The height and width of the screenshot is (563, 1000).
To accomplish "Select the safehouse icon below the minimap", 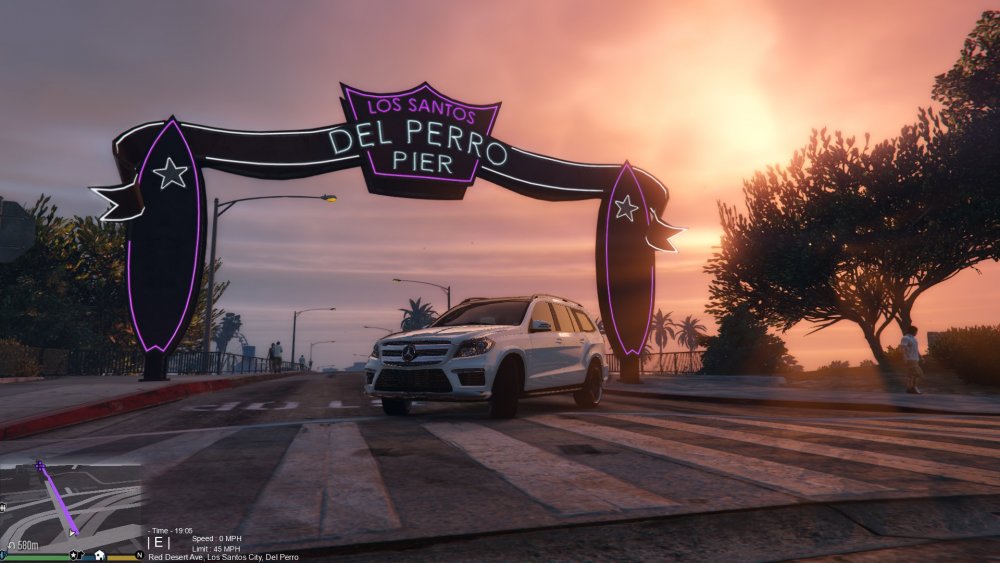I will 99,555.
